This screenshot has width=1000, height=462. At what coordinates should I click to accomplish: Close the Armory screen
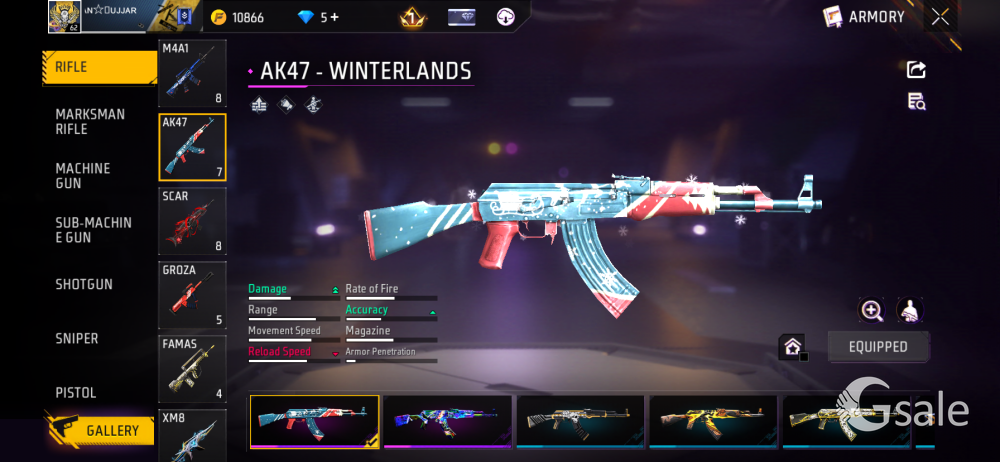click(x=940, y=16)
